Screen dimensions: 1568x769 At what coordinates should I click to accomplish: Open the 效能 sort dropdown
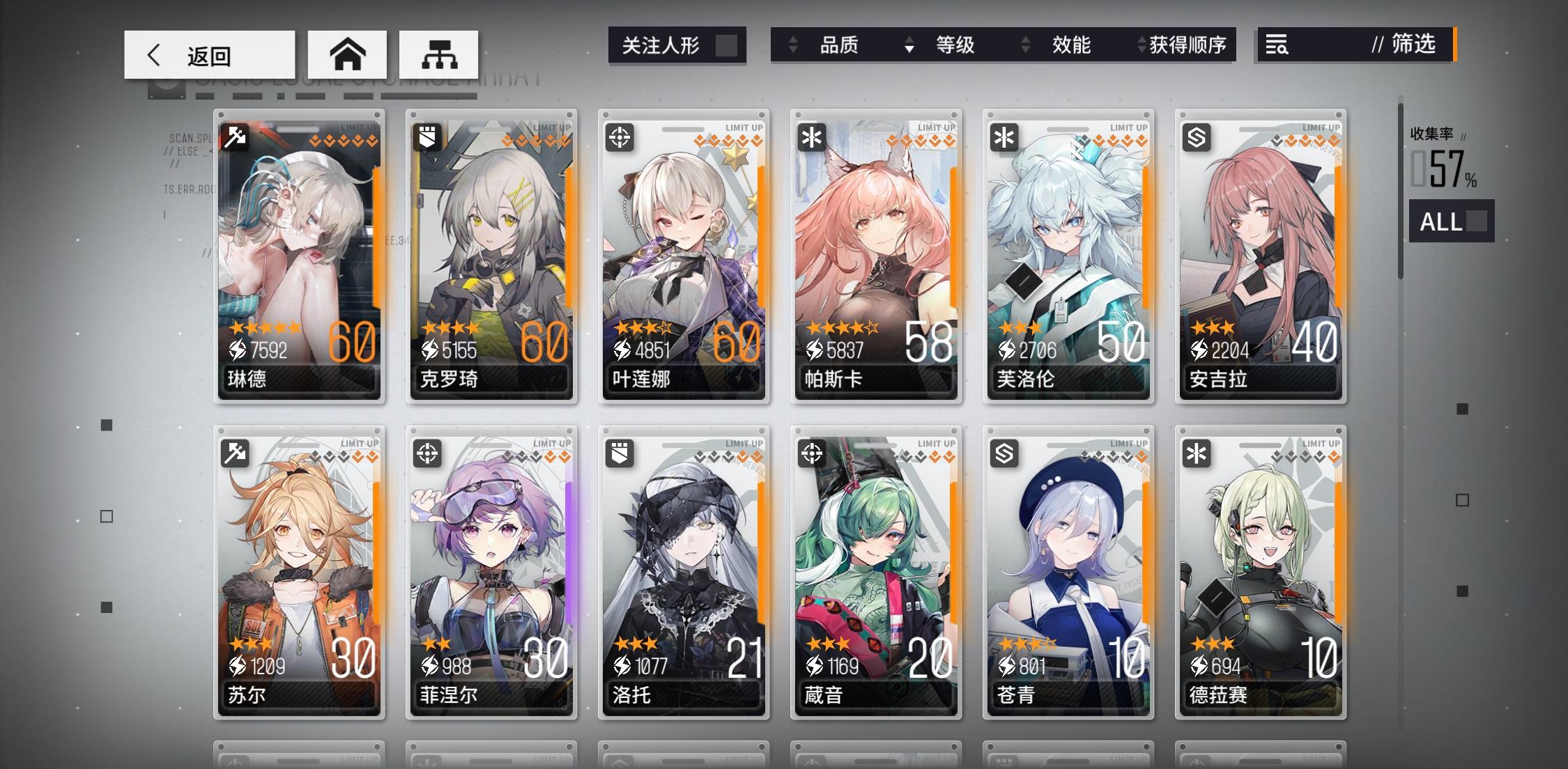[1073, 45]
